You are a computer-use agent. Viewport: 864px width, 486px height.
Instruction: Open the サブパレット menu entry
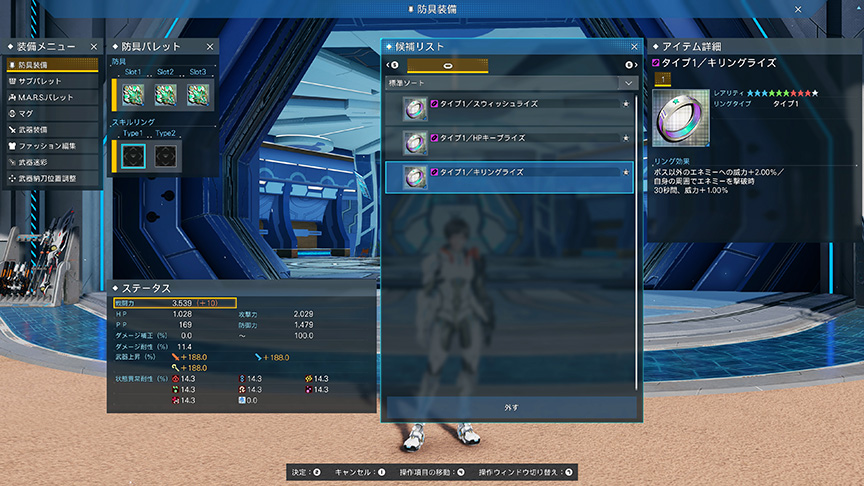click(x=52, y=81)
